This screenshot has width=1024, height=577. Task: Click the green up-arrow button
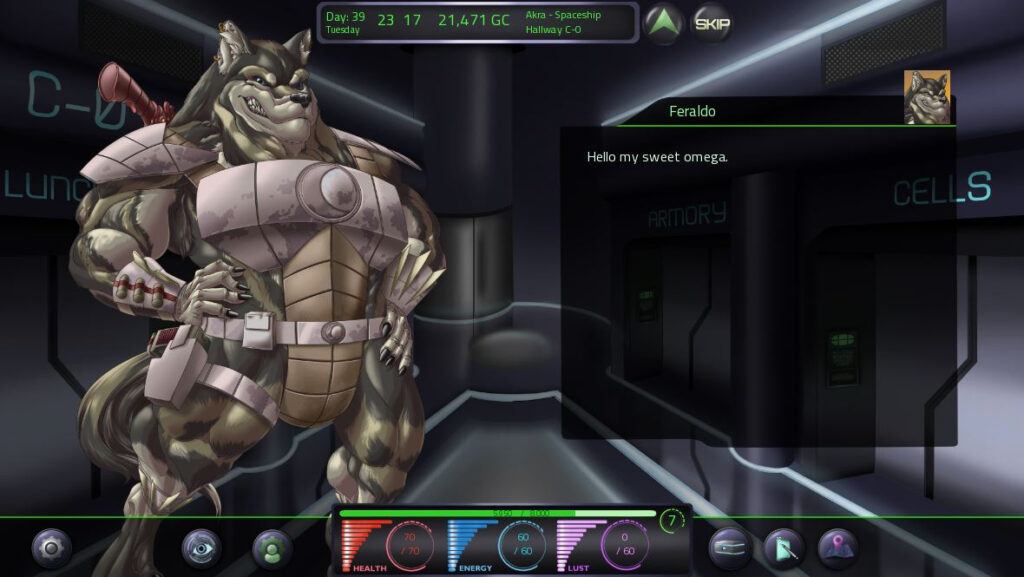[663, 23]
